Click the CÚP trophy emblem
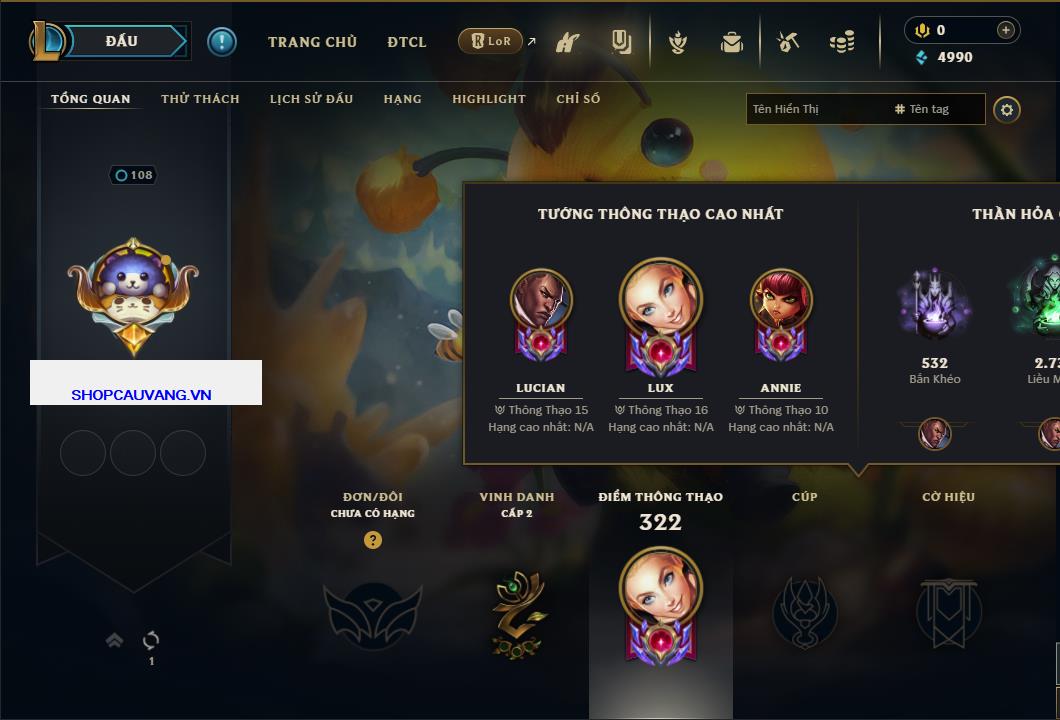 tap(805, 612)
